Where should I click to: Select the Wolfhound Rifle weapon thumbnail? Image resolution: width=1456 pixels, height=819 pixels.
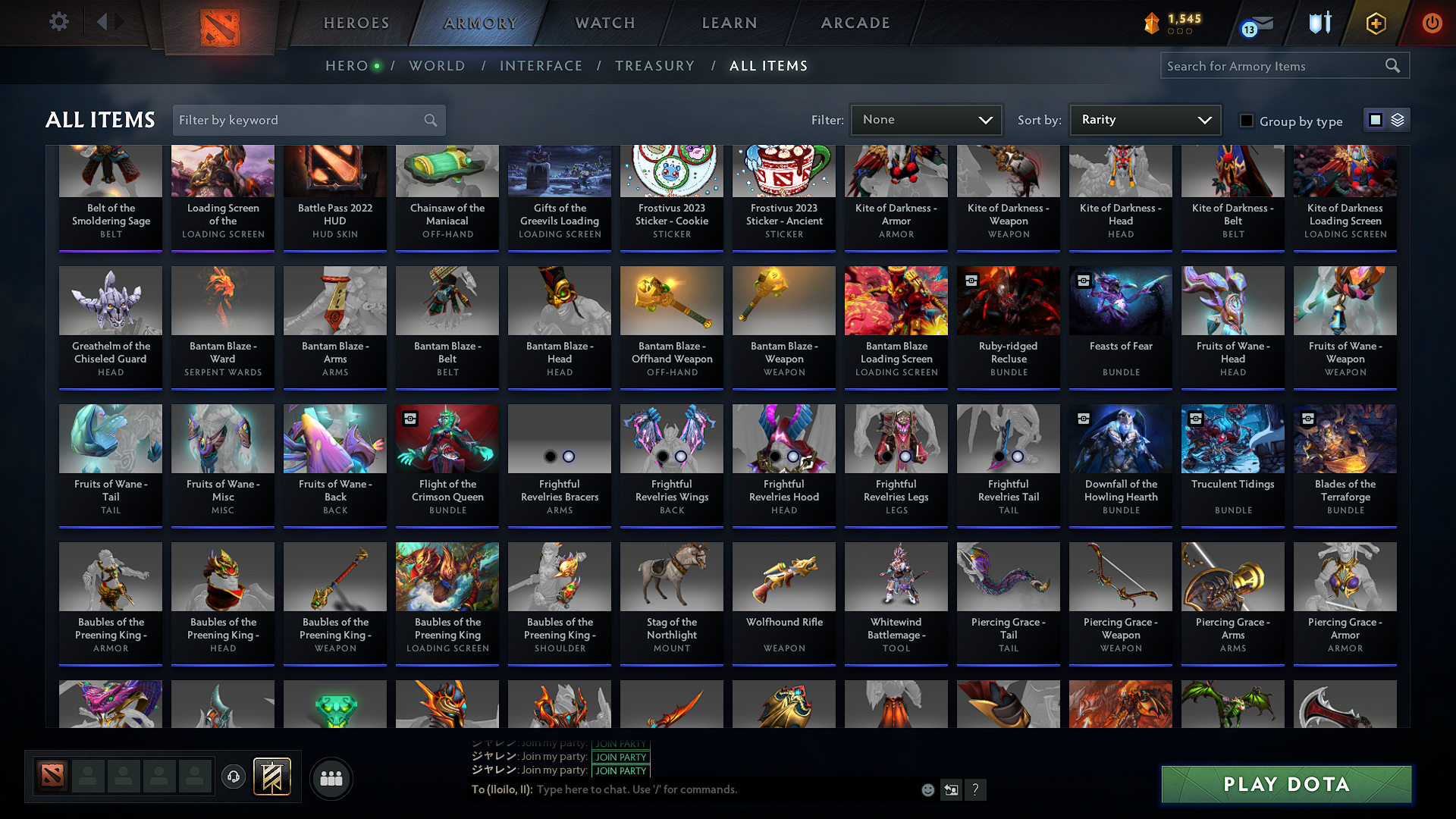click(x=783, y=577)
